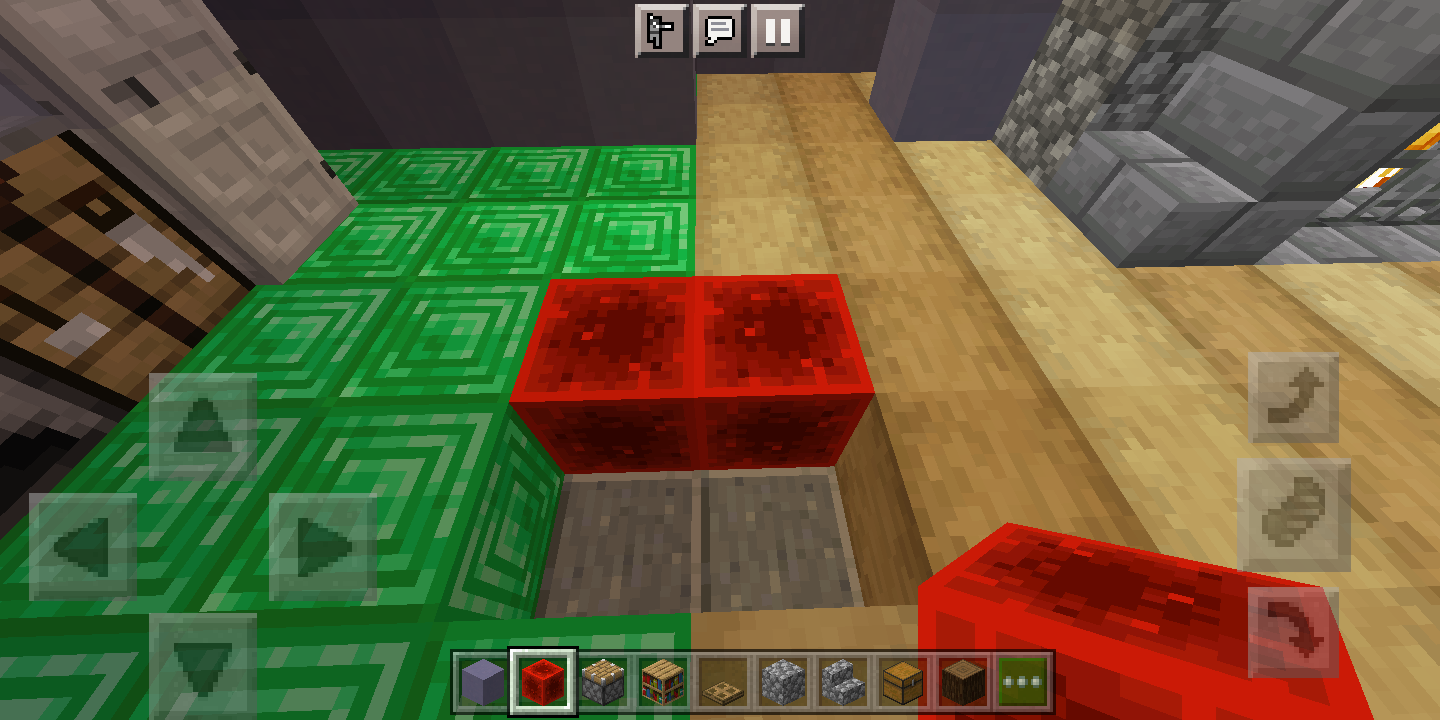Select the purple concrete hotbar slot

click(x=481, y=678)
